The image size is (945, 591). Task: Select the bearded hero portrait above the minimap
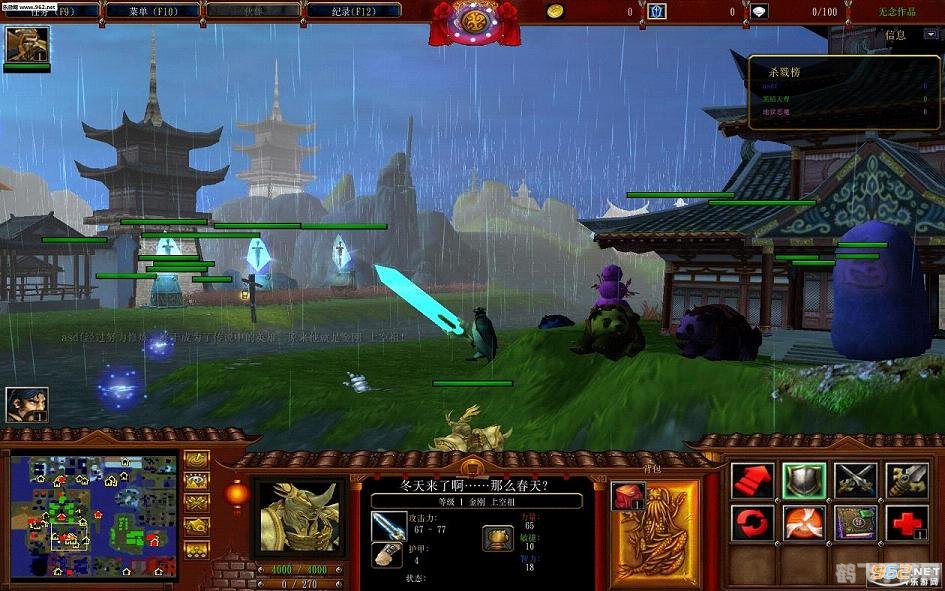pos(26,405)
